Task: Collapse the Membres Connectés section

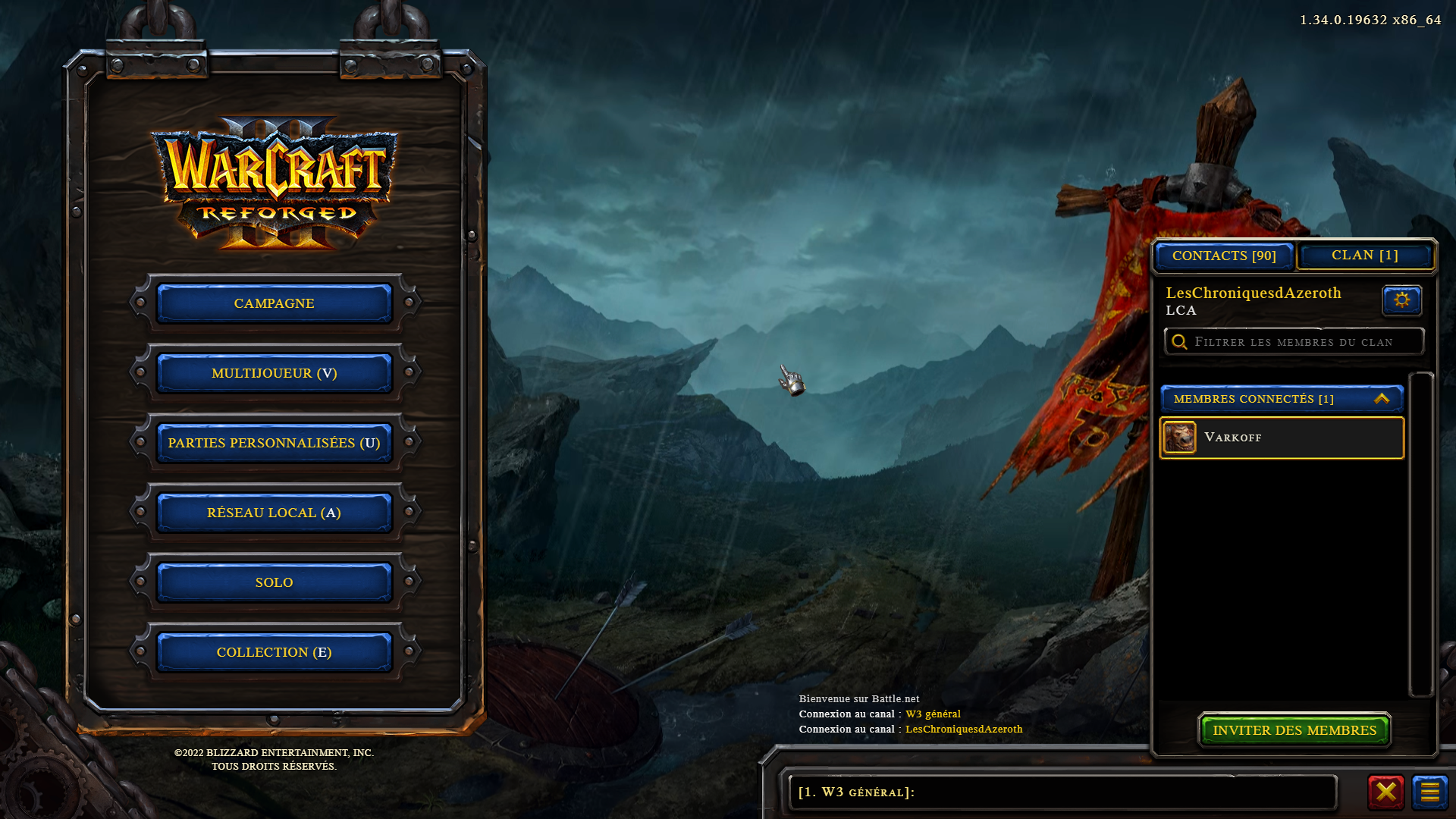Action: pos(1381,399)
